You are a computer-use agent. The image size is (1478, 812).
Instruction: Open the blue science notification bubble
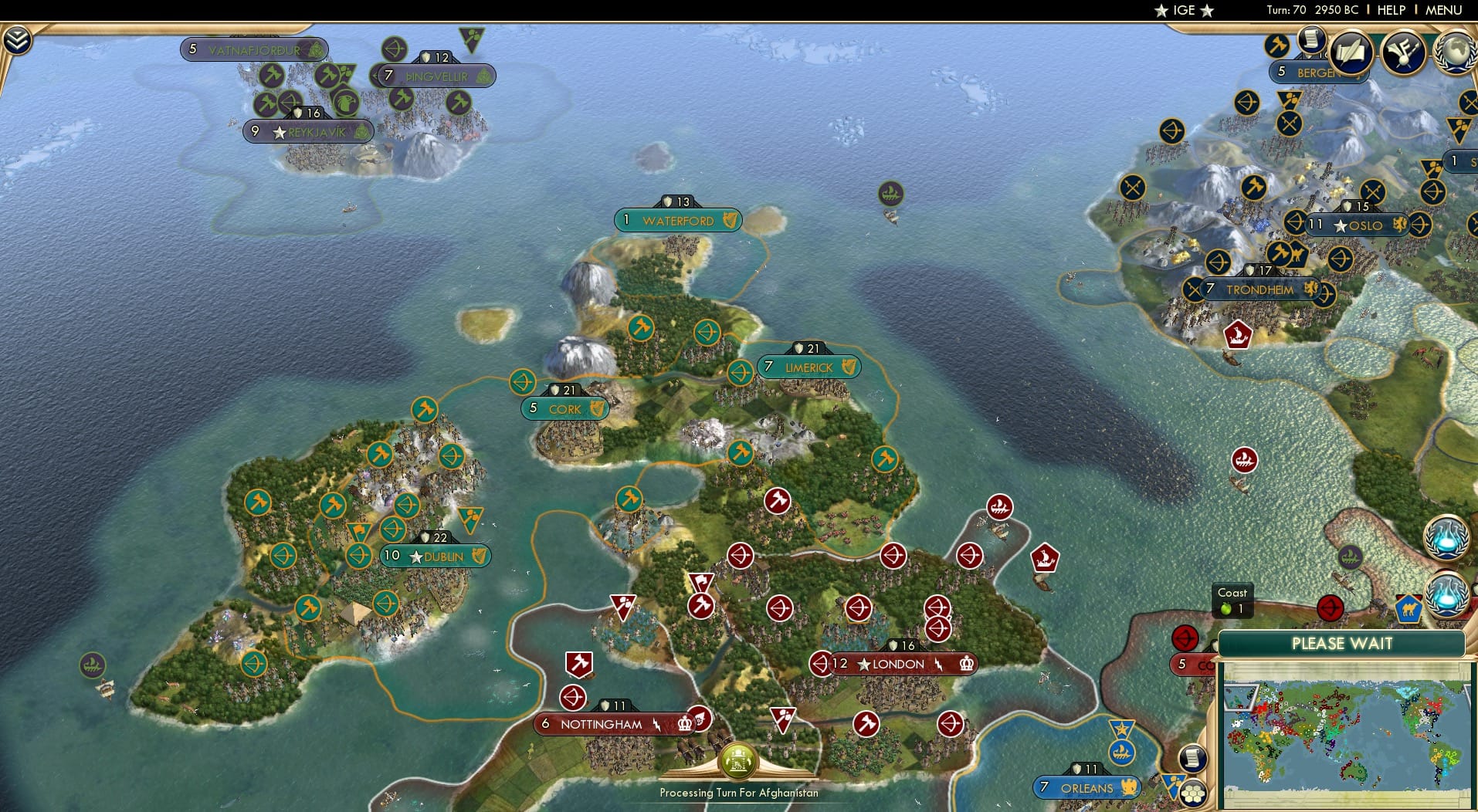click(1449, 539)
